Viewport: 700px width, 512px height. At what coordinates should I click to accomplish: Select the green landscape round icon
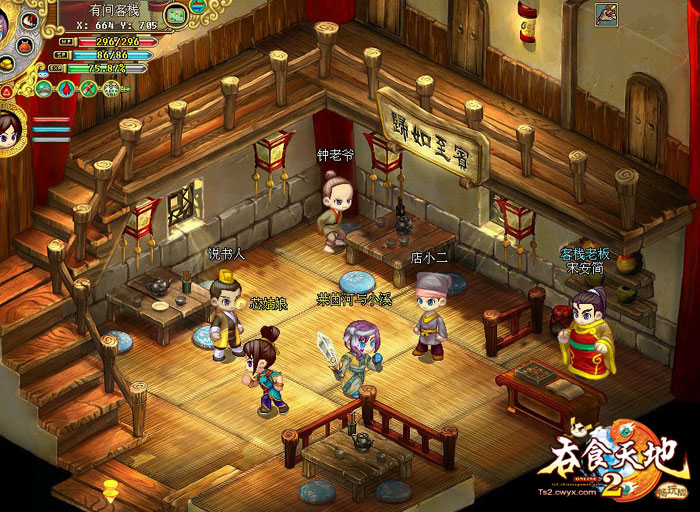coord(43,89)
